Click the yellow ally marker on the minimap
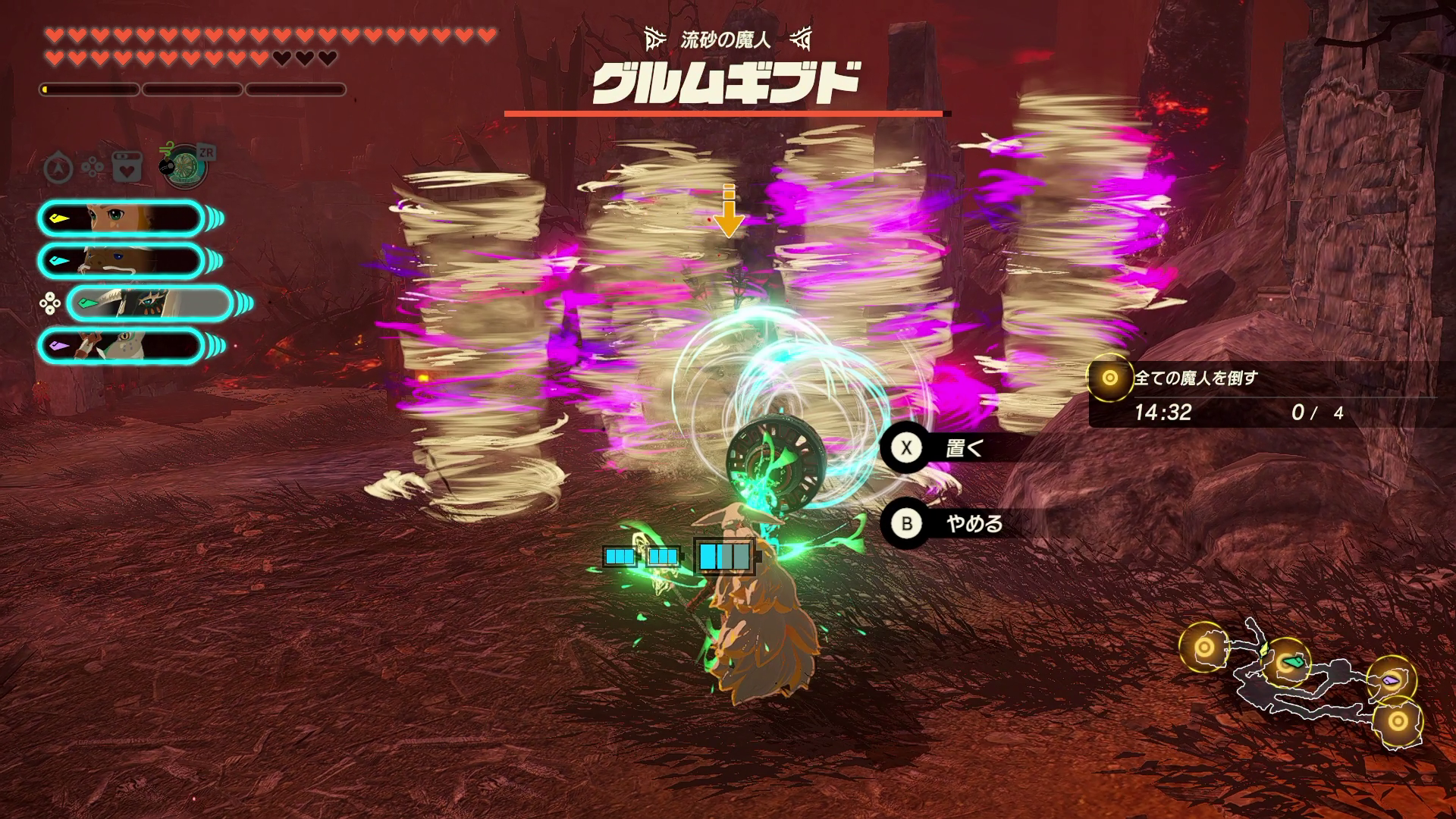This screenshot has height=819, width=1456. [1263, 650]
